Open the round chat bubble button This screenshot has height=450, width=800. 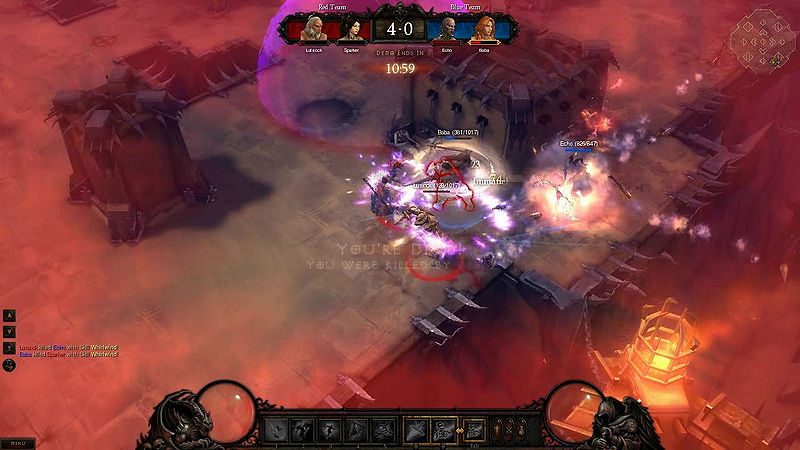click(10, 366)
